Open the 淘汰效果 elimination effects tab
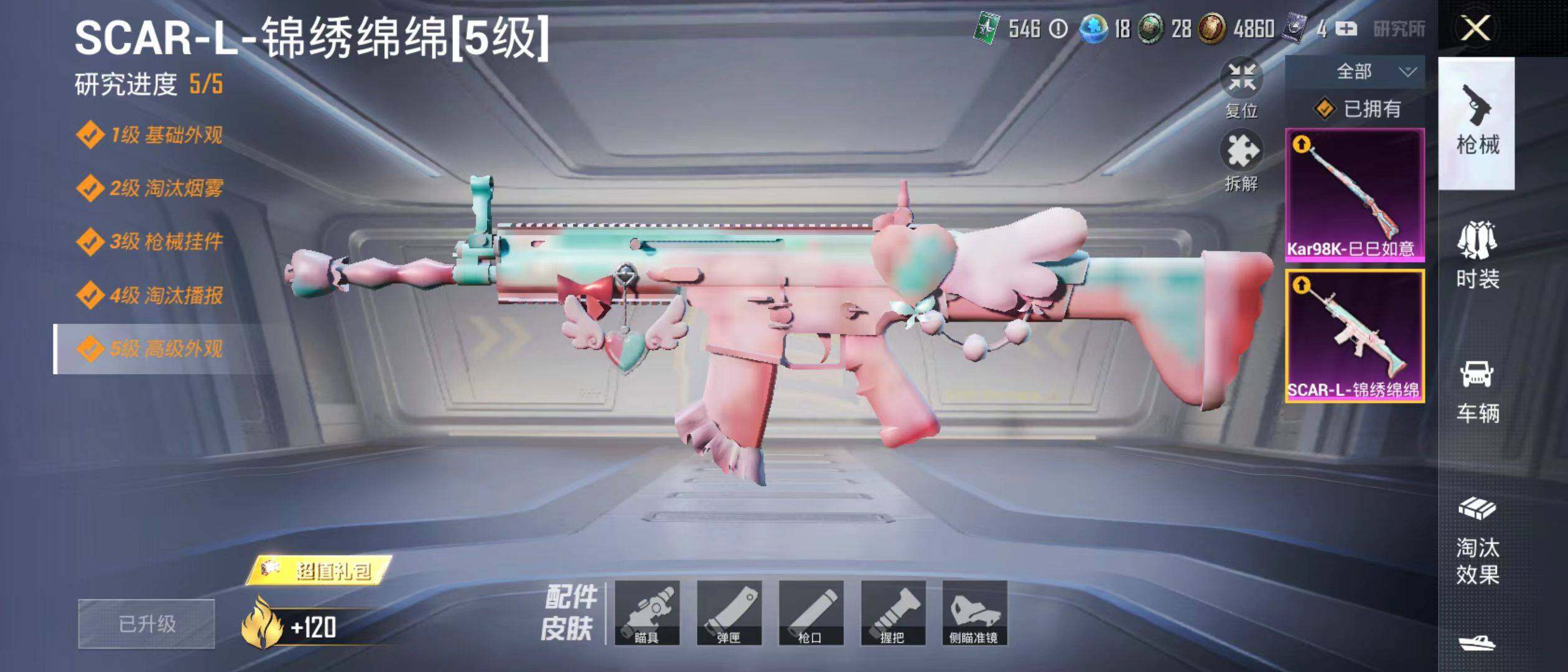The height and width of the screenshot is (672, 1568). [x=1477, y=541]
